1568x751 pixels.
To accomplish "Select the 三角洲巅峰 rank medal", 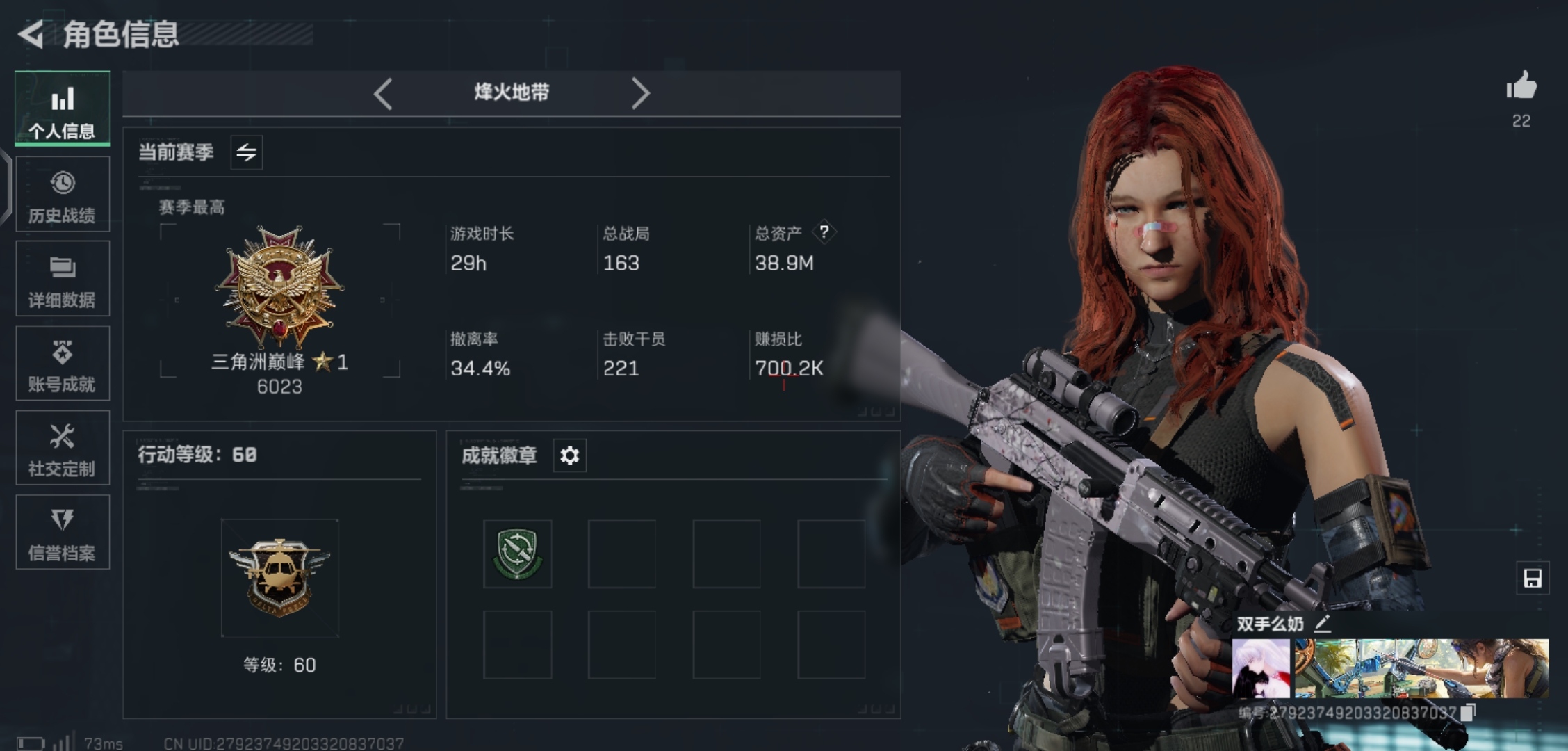I will tap(279, 286).
